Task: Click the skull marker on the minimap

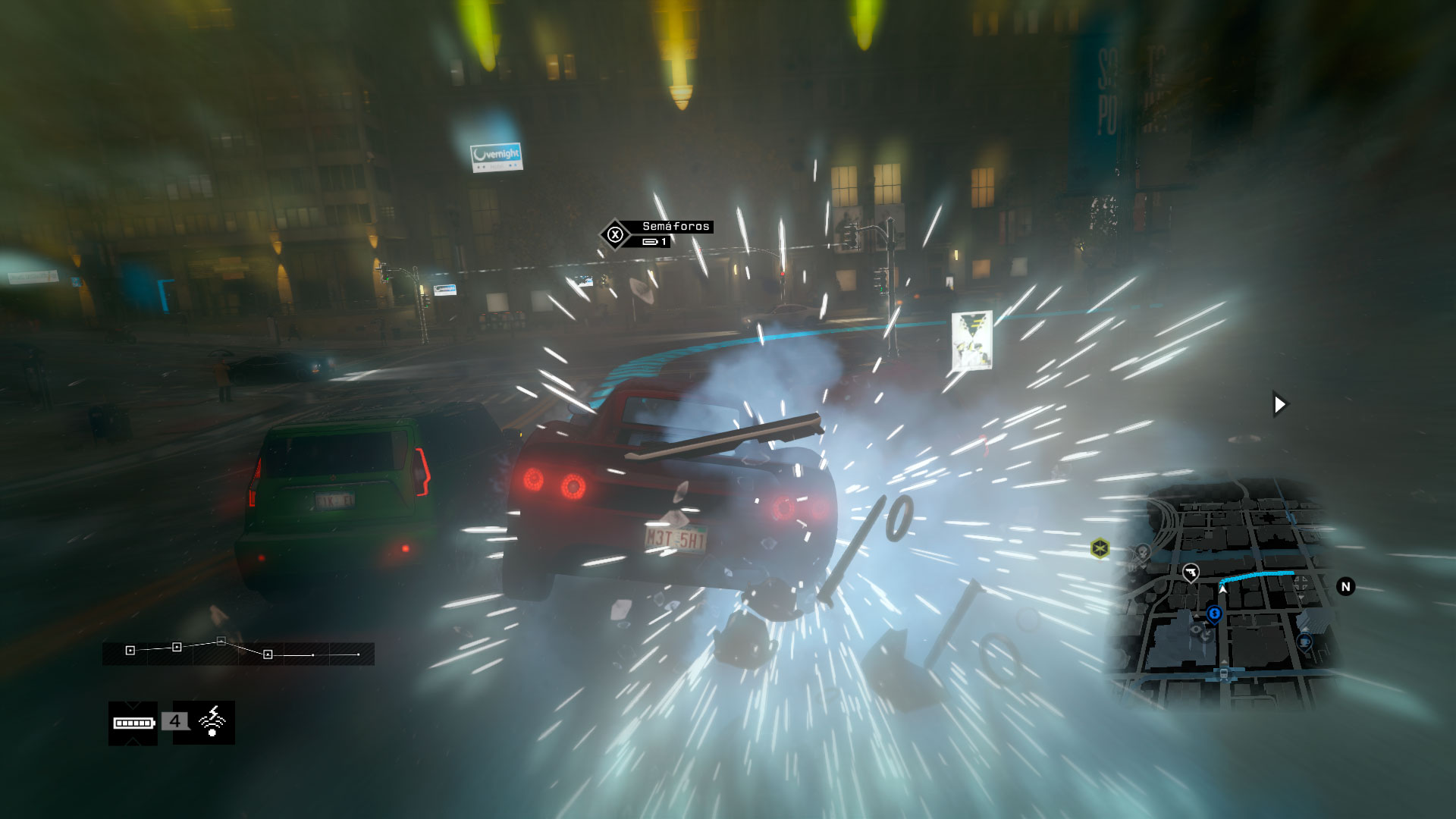Action: click(x=1142, y=551)
